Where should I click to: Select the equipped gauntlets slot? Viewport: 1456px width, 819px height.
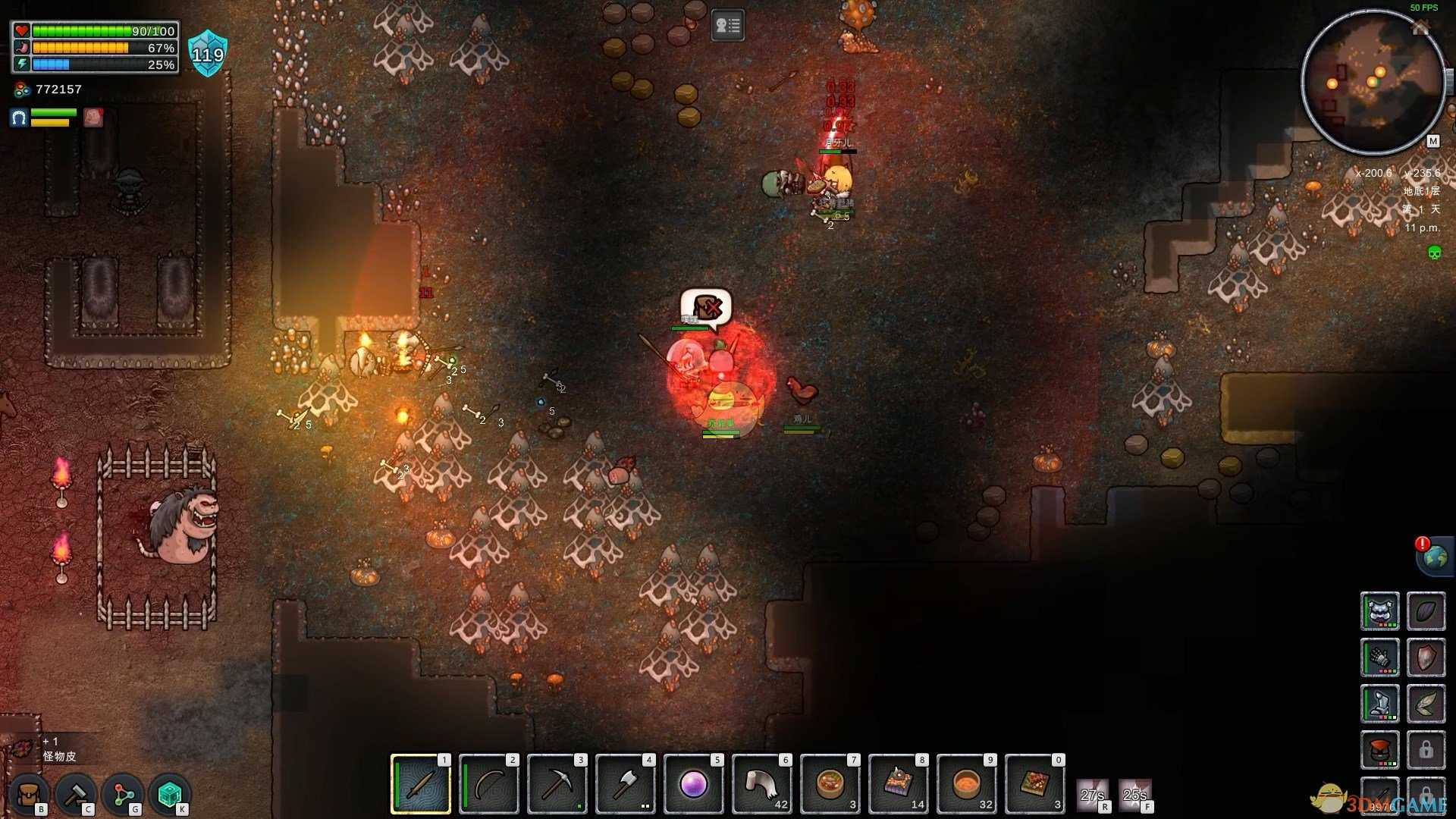(x=1379, y=657)
